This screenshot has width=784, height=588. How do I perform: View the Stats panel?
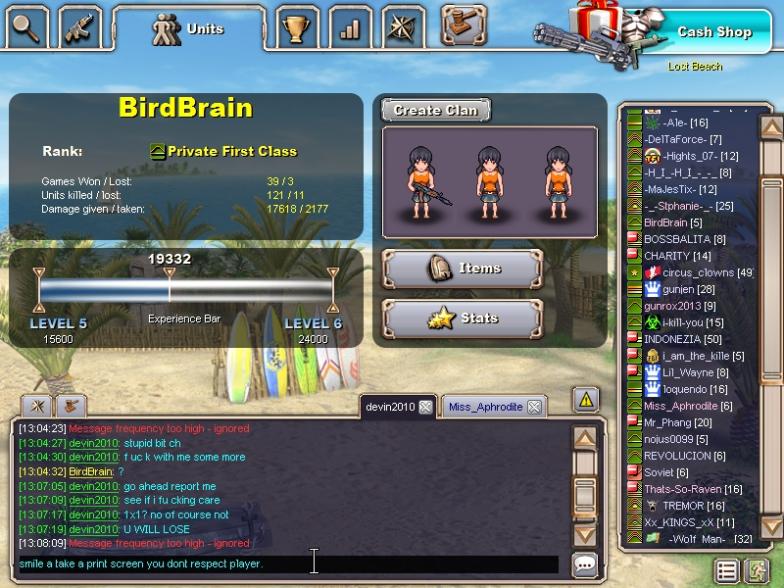[462, 319]
